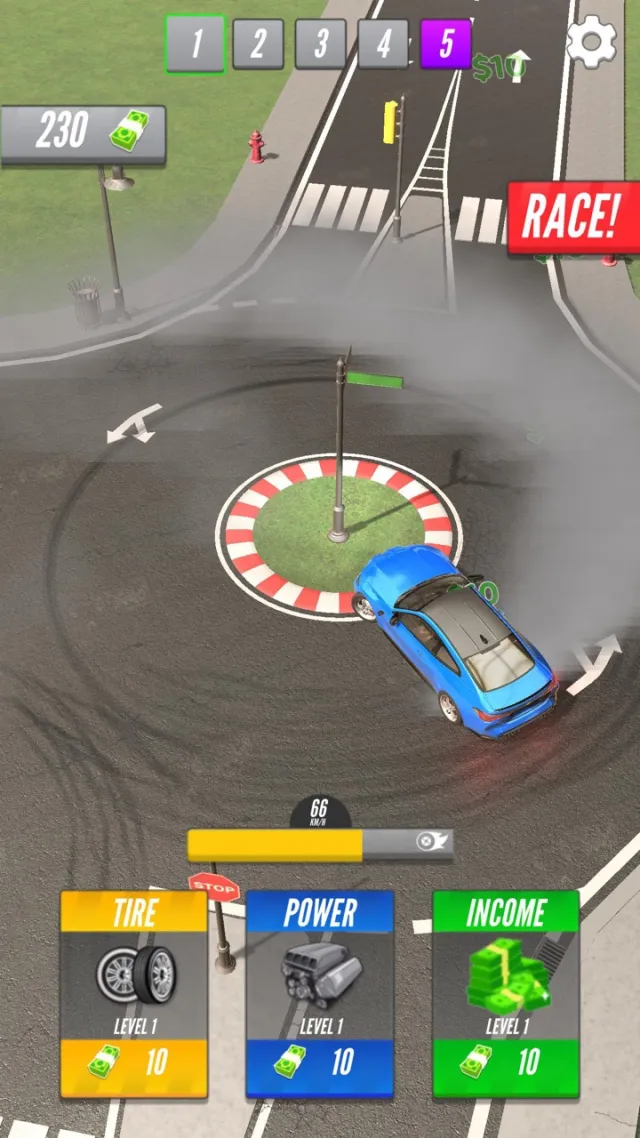Start the race with the RACE! button
The height and width of the screenshot is (1138, 640).
(x=573, y=217)
